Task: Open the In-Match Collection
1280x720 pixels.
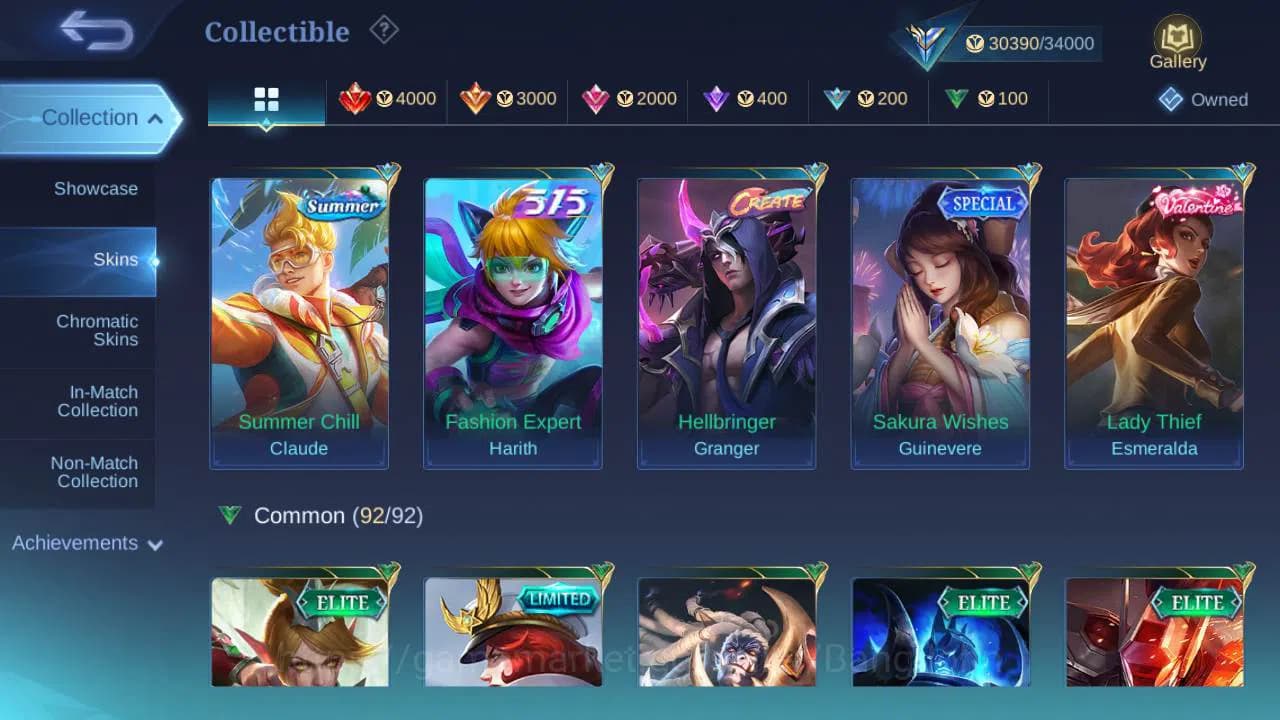Action: pyautogui.click(x=96, y=401)
